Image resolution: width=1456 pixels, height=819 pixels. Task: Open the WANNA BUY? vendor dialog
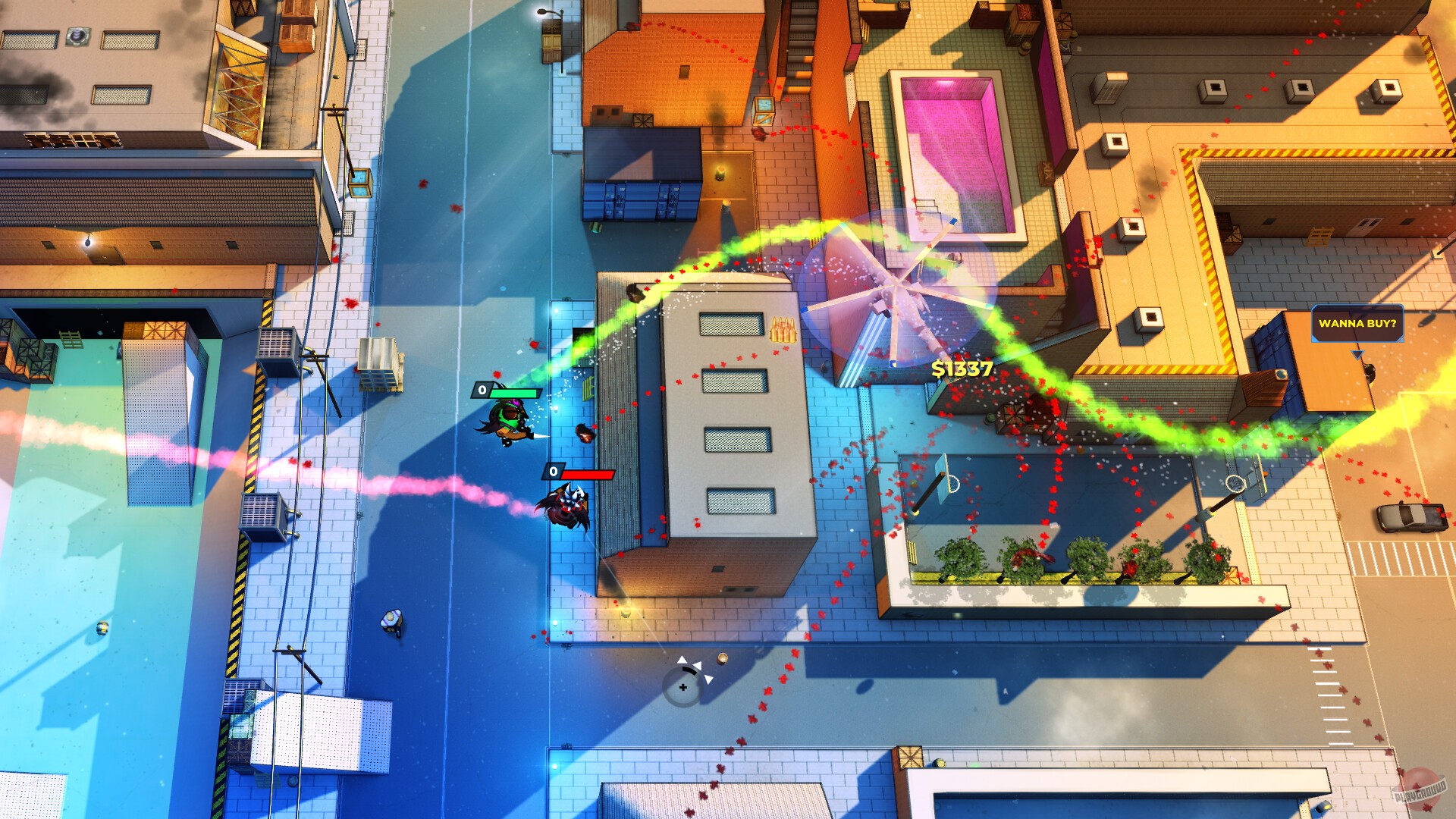pos(1359,325)
